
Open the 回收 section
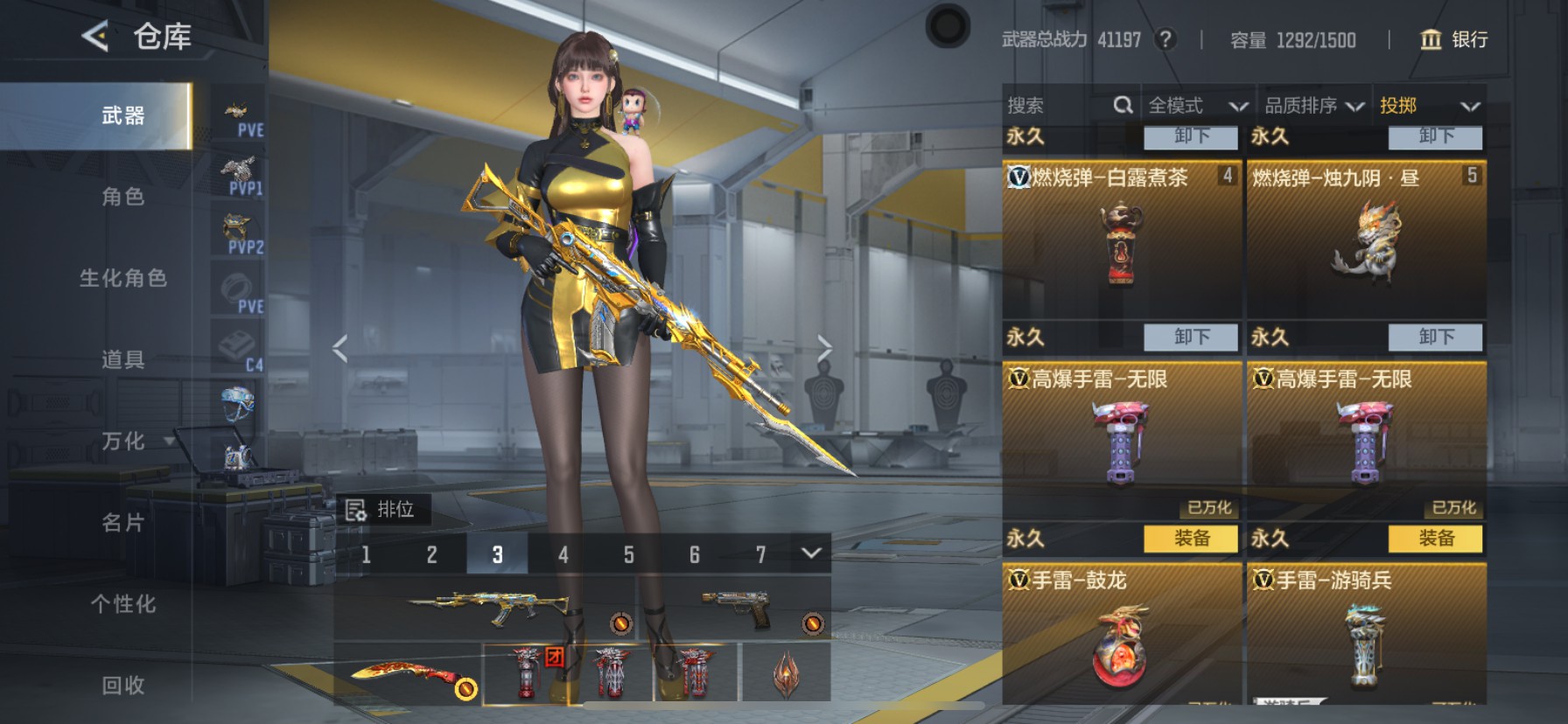[x=122, y=686]
